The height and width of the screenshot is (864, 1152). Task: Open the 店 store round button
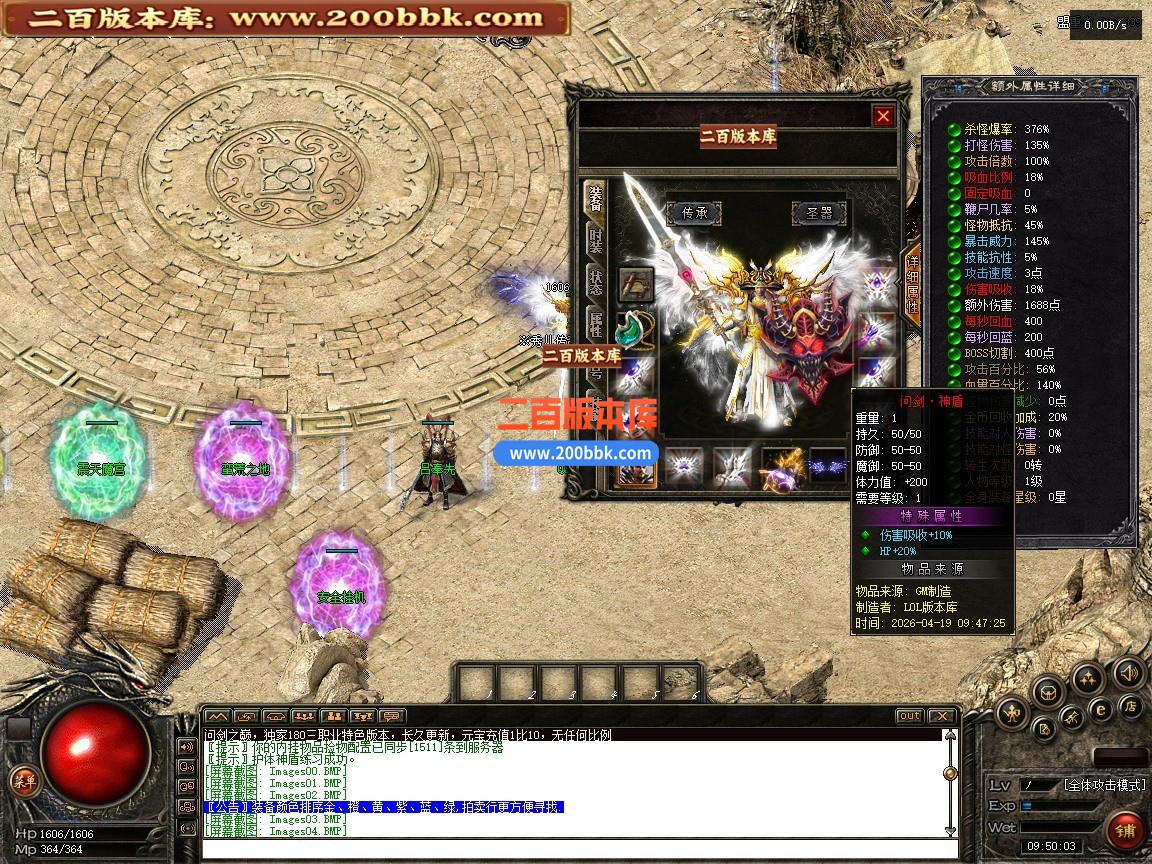point(1132,706)
